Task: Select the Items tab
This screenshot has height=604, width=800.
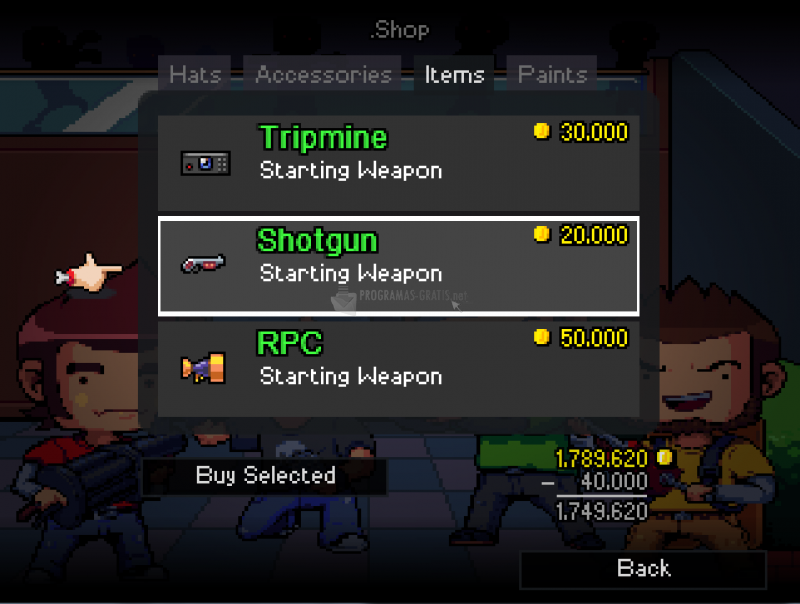Action: point(454,75)
